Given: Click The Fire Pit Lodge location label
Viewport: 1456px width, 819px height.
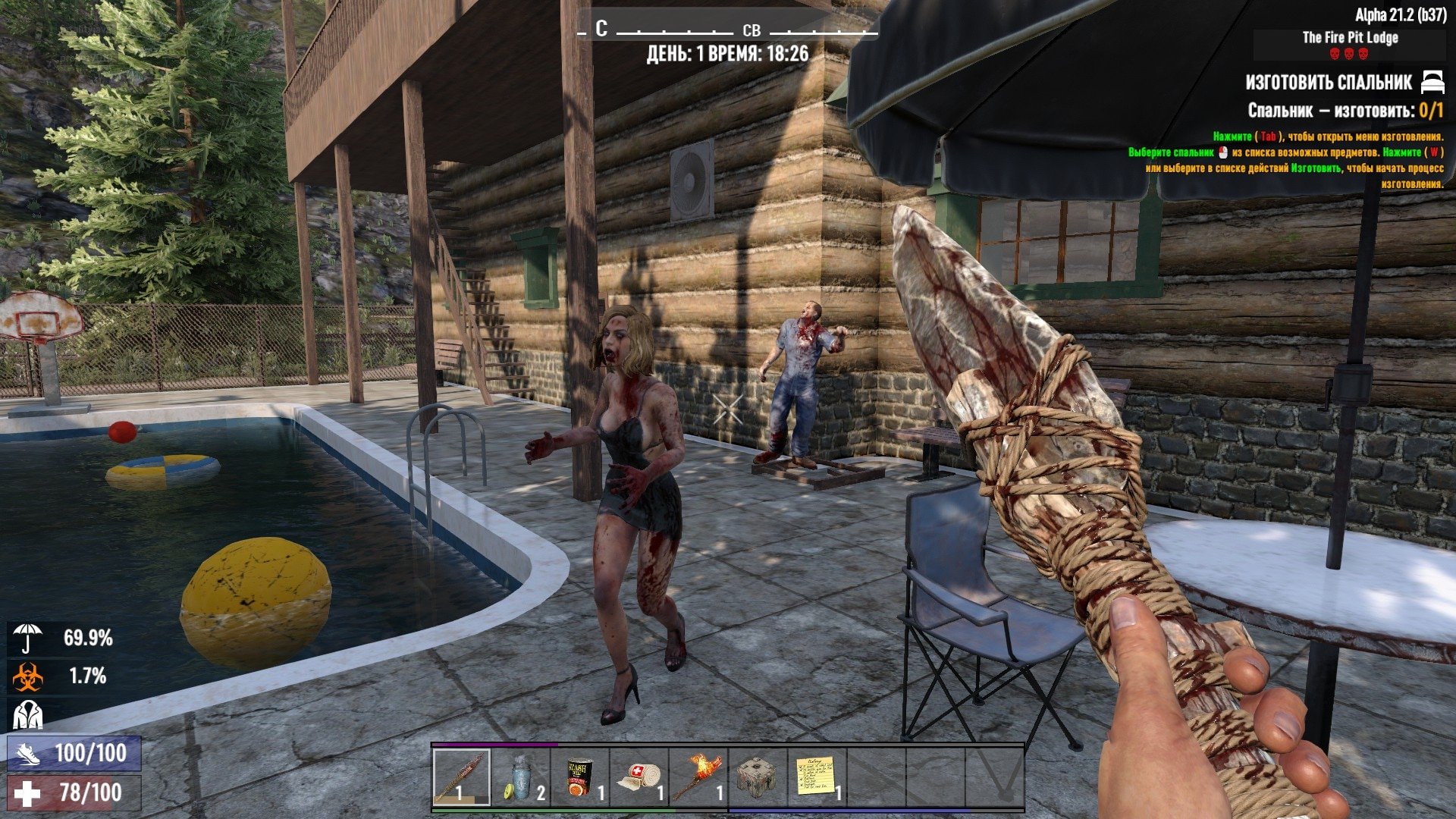Looking at the screenshot, I should (x=1350, y=37).
